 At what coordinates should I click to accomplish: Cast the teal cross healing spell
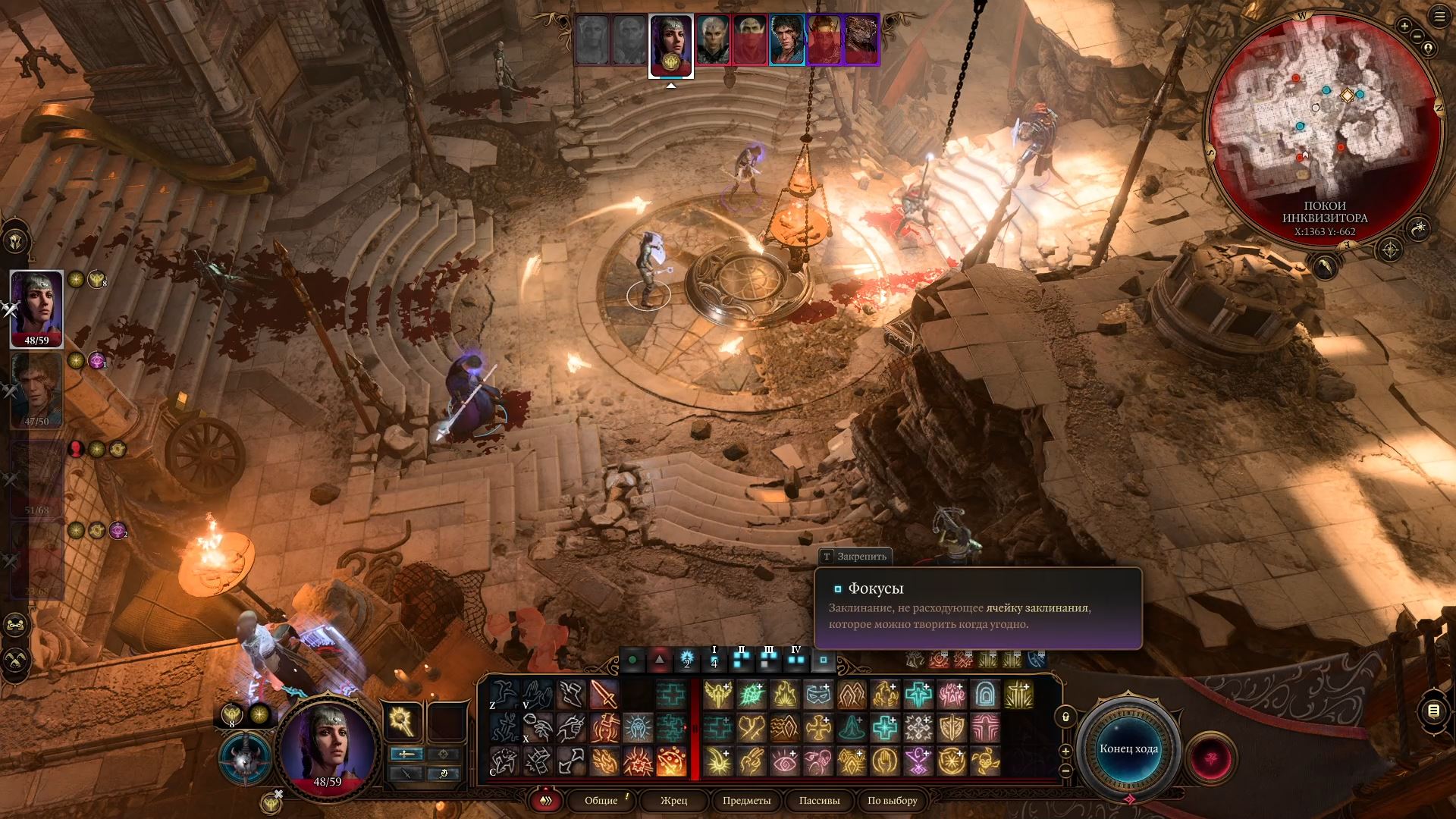pyautogui.click(x=918, y=695)
